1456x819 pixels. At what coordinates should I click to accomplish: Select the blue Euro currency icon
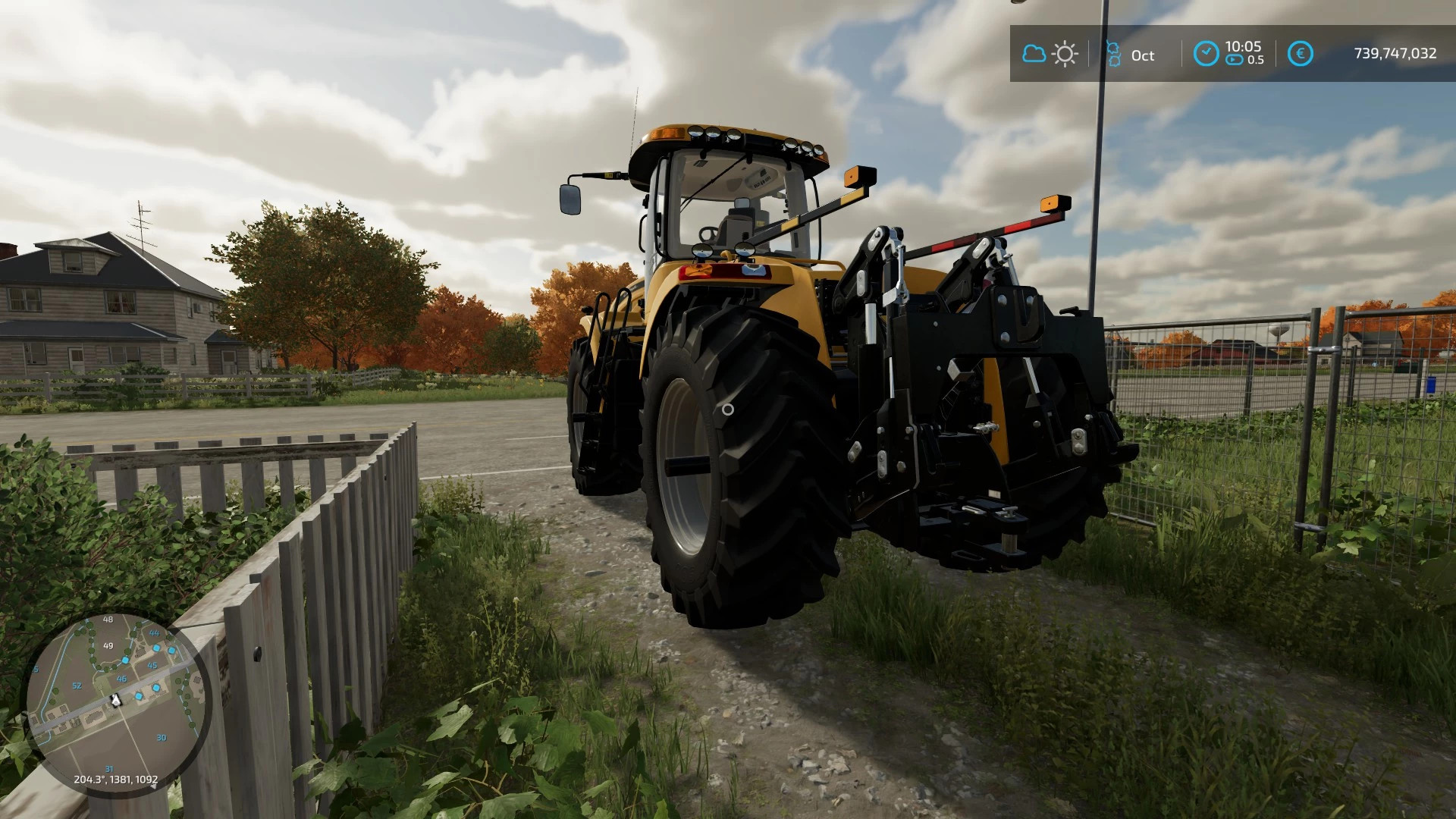1301,52
